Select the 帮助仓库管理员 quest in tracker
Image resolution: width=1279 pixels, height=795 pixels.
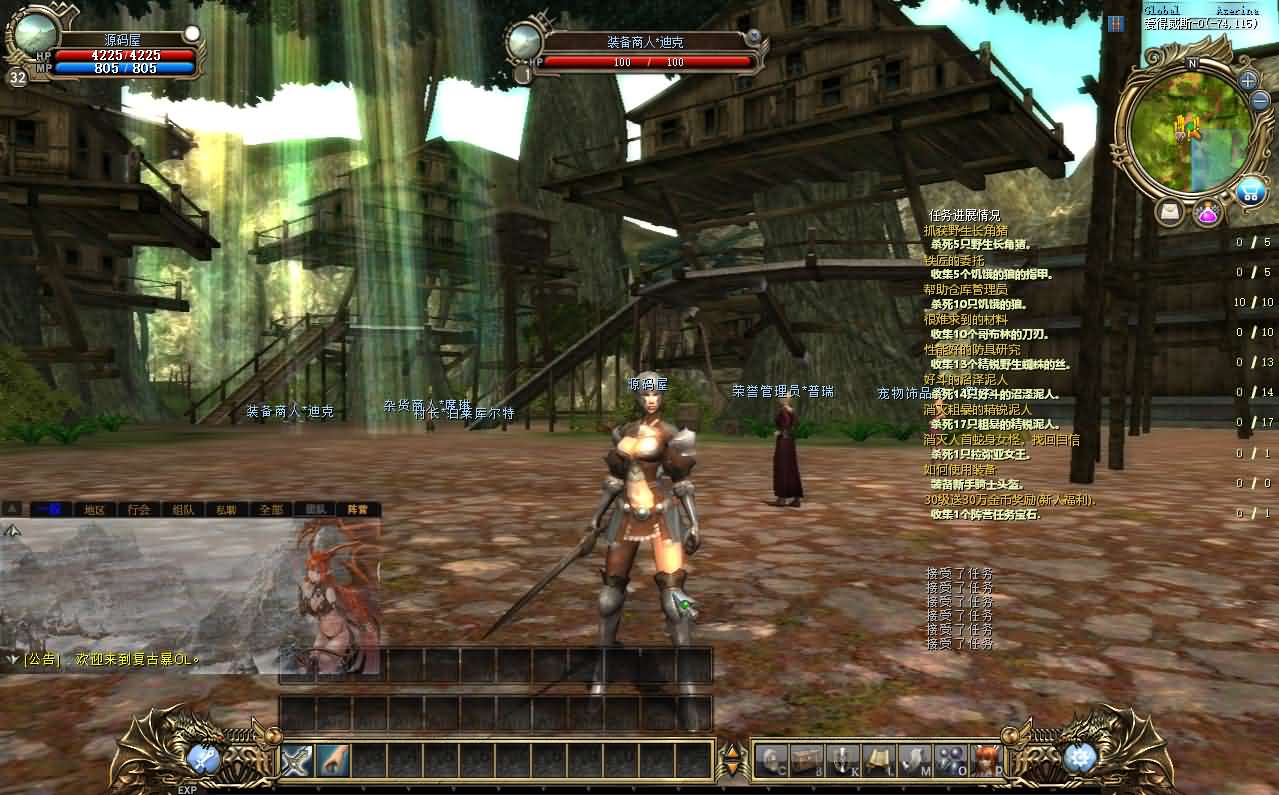[x=965, y=289]
